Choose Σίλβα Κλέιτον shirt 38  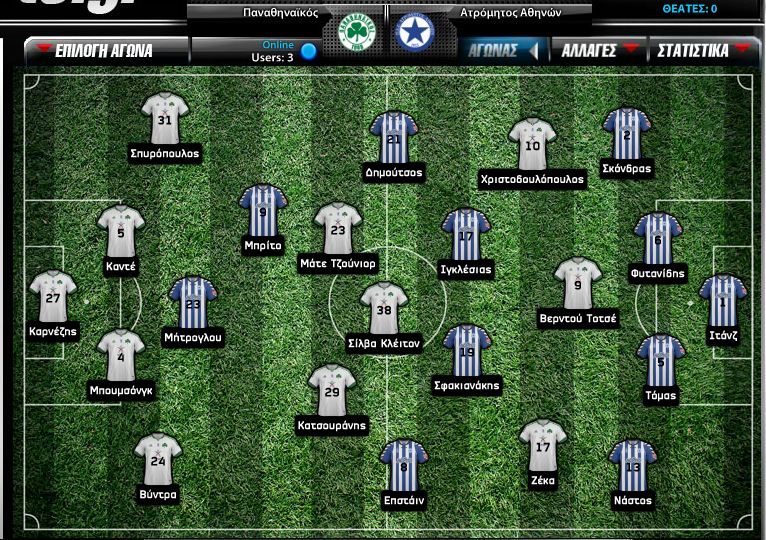(x=383, y=309)
